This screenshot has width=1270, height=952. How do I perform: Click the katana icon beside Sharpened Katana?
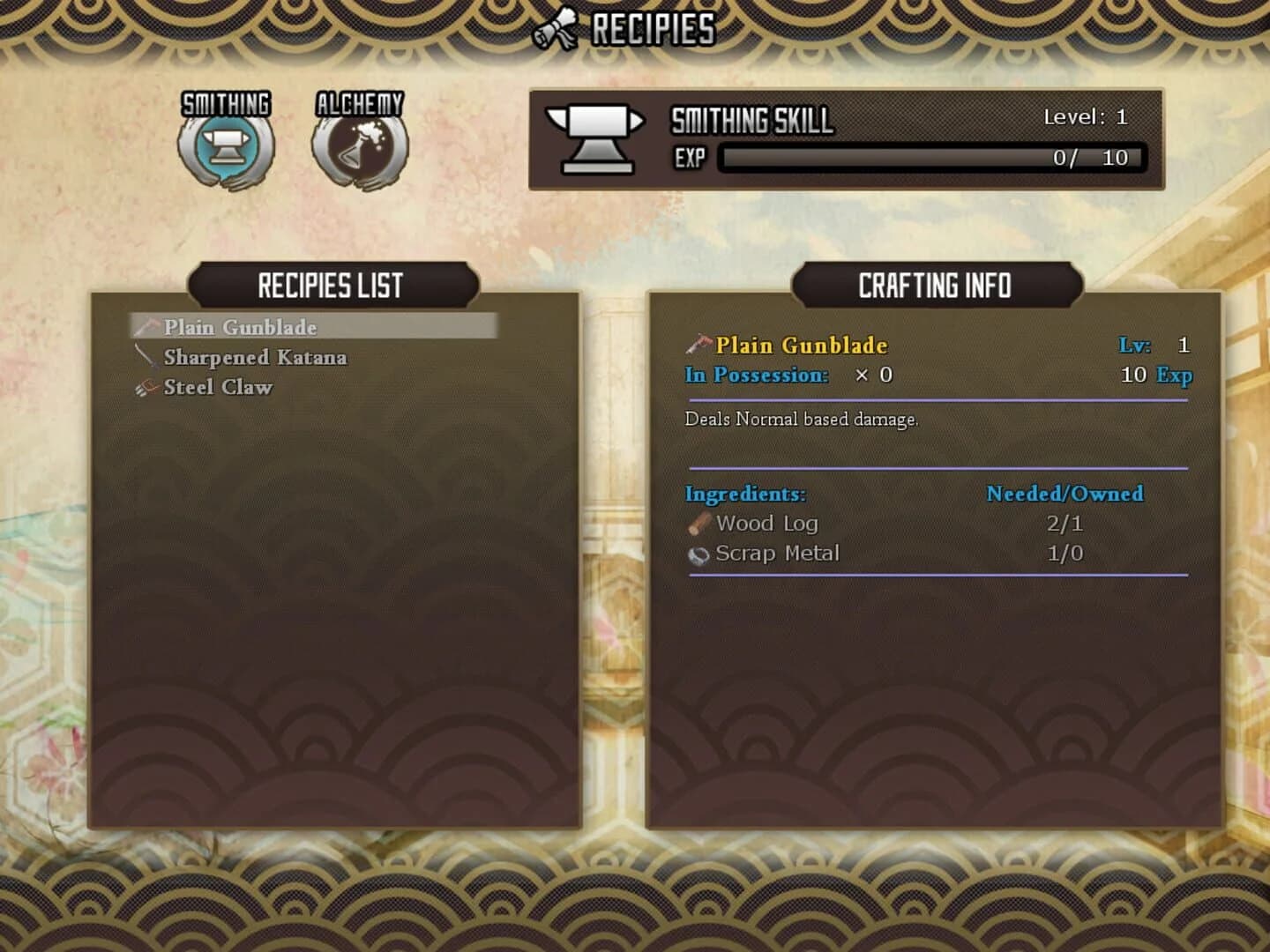tap(146, 357)
